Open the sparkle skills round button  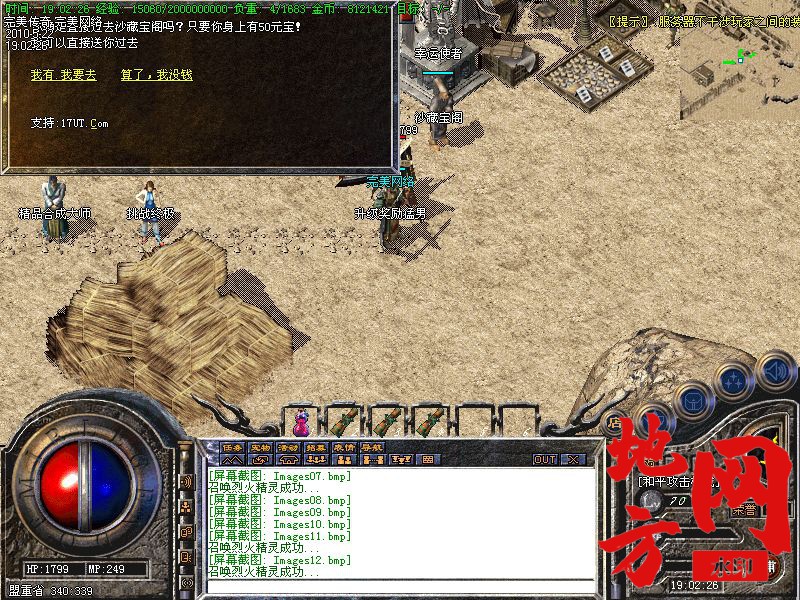(x=735, y=379)
